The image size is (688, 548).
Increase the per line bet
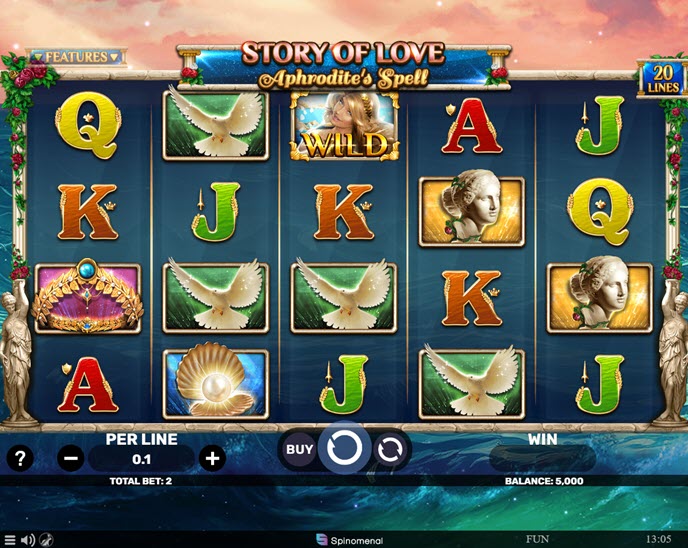[x=212, y=459]
